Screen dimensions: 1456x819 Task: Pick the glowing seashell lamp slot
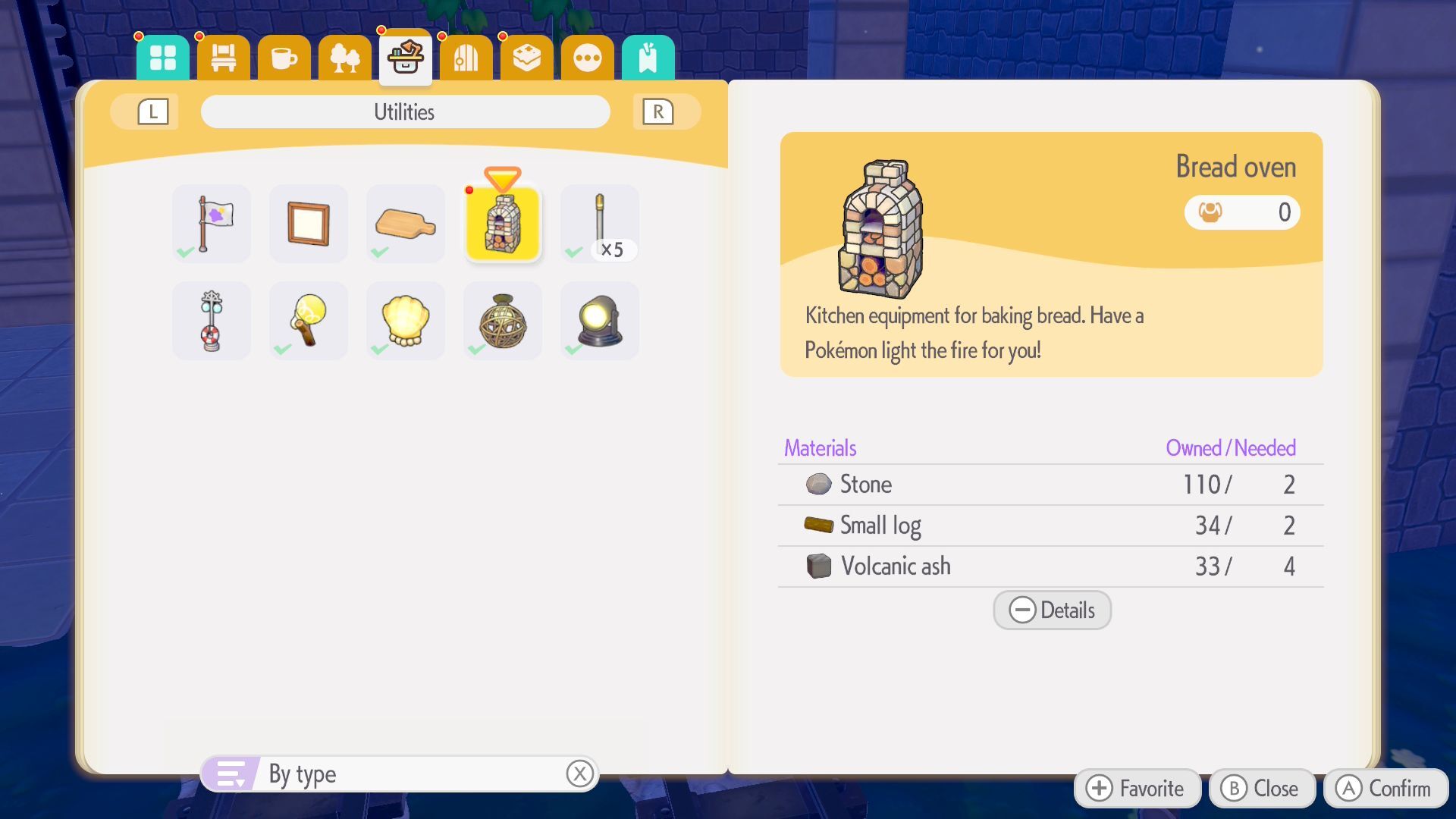point(406,321)
